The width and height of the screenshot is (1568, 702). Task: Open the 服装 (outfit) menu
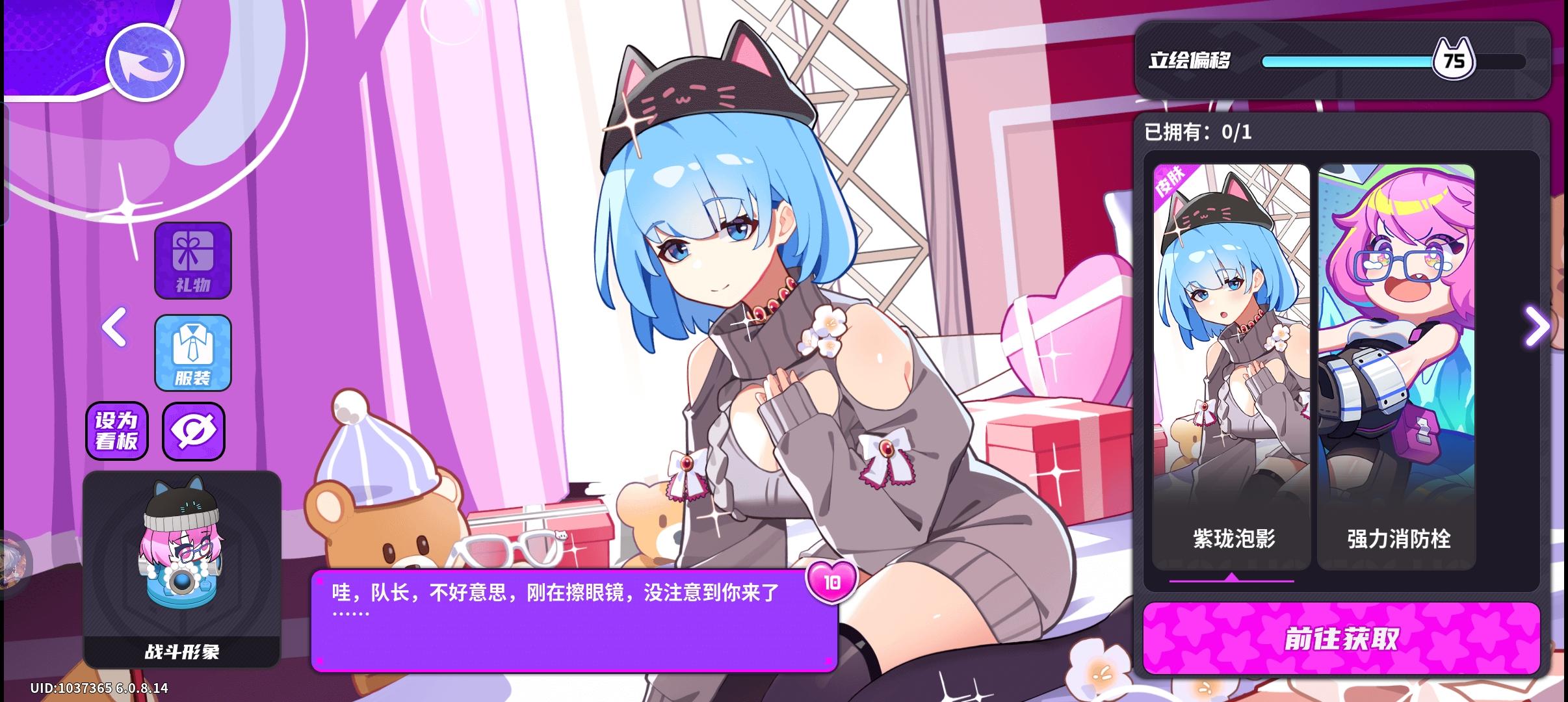(193, 353)
